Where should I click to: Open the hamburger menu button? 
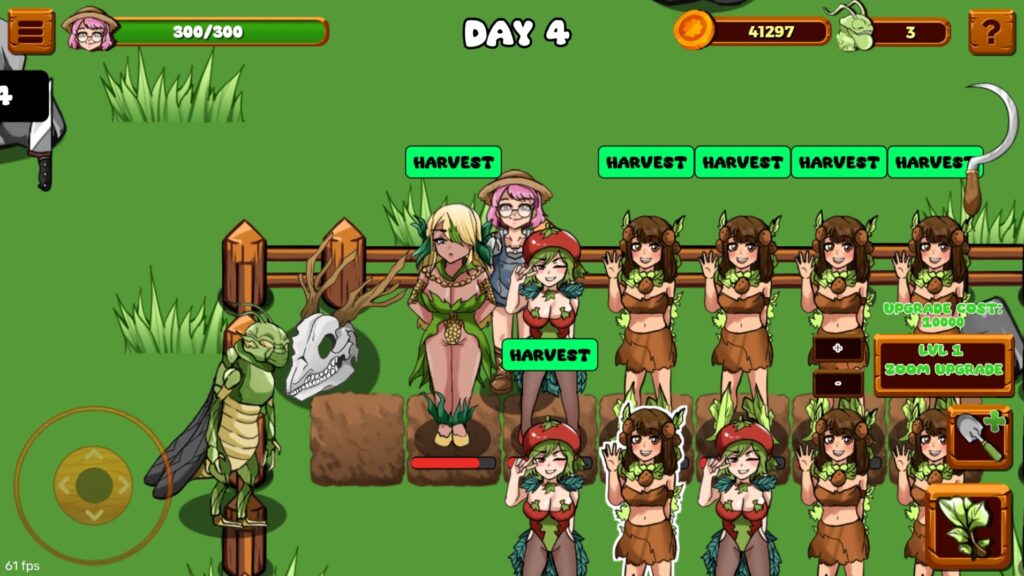(x=31, y=31)
